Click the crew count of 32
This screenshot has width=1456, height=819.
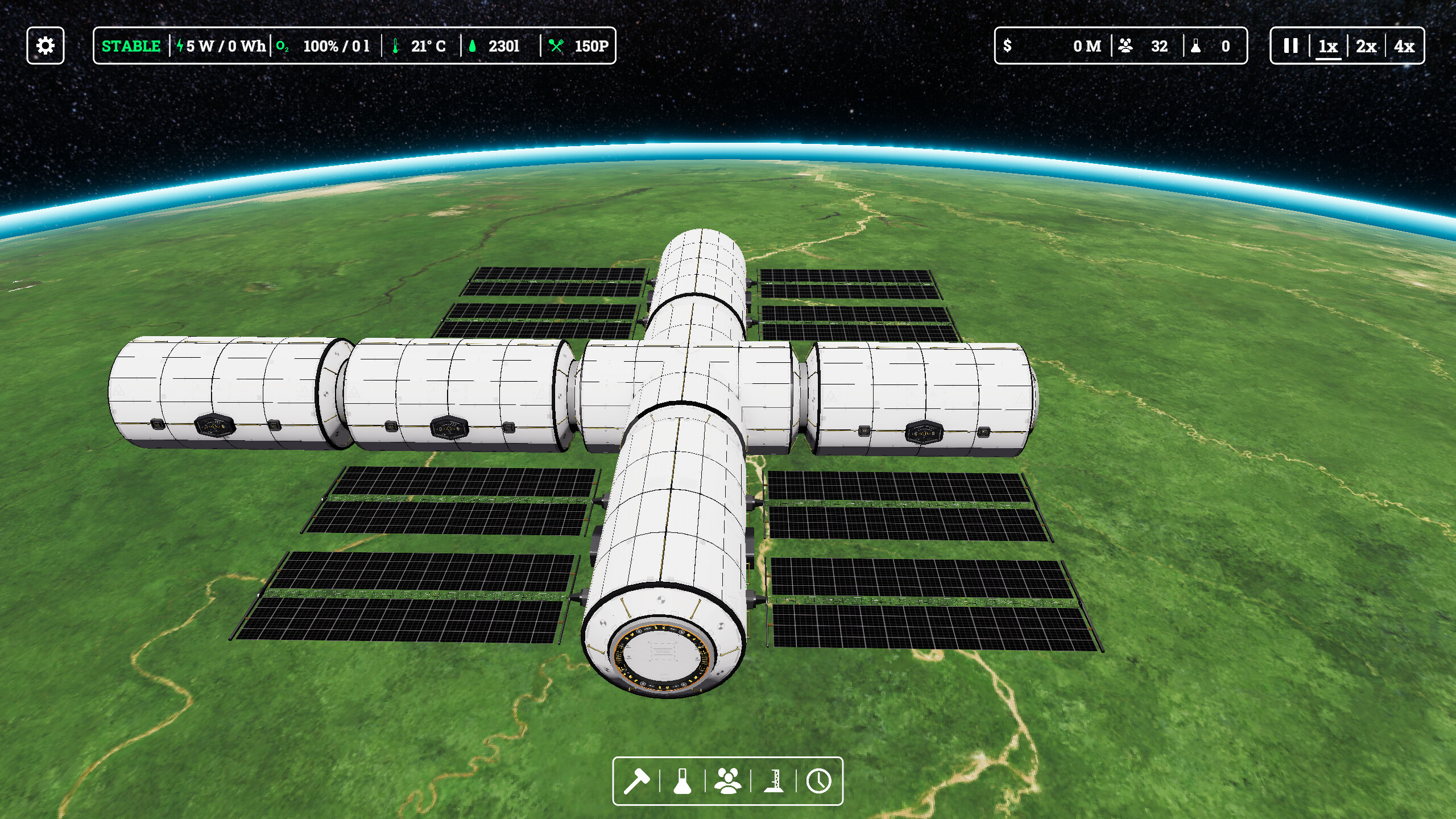1145,47
